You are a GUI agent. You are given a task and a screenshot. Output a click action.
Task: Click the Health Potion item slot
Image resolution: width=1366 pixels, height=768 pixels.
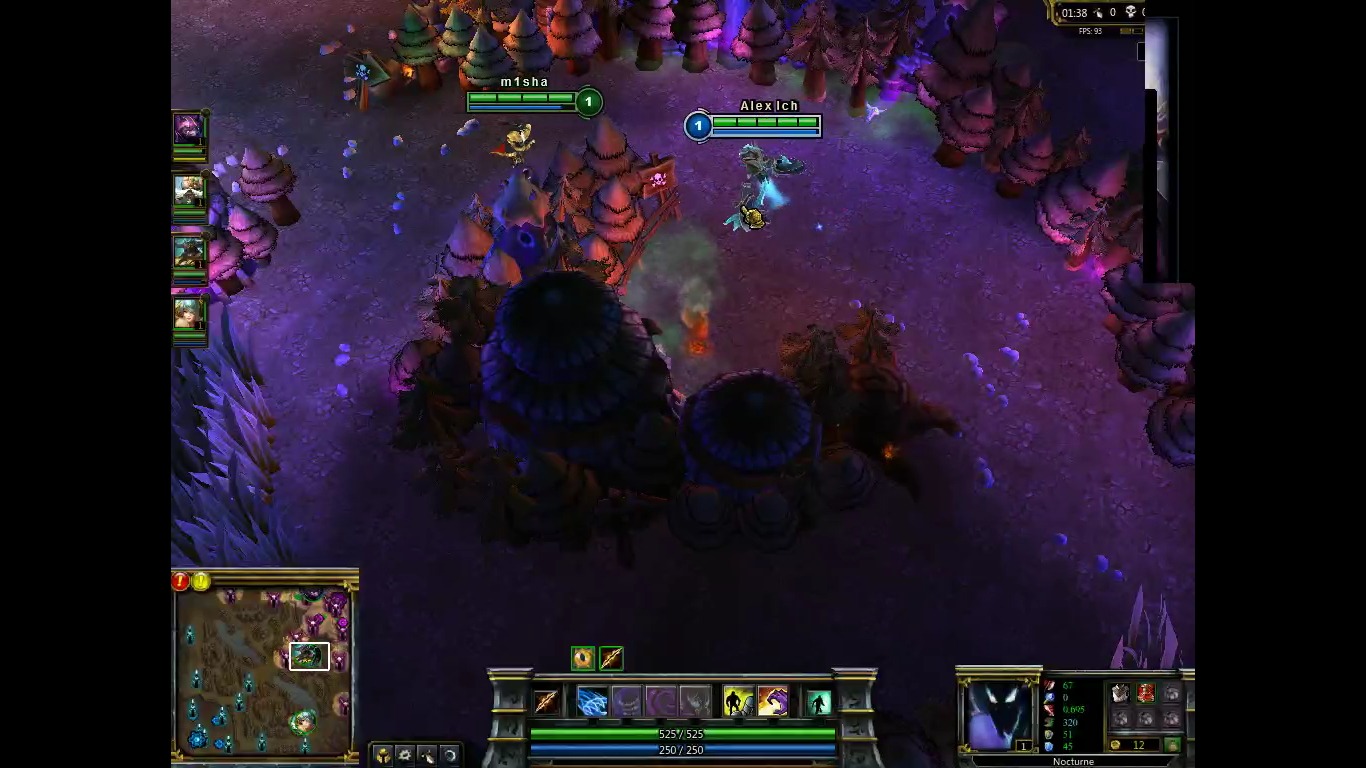click(1148, 692)
